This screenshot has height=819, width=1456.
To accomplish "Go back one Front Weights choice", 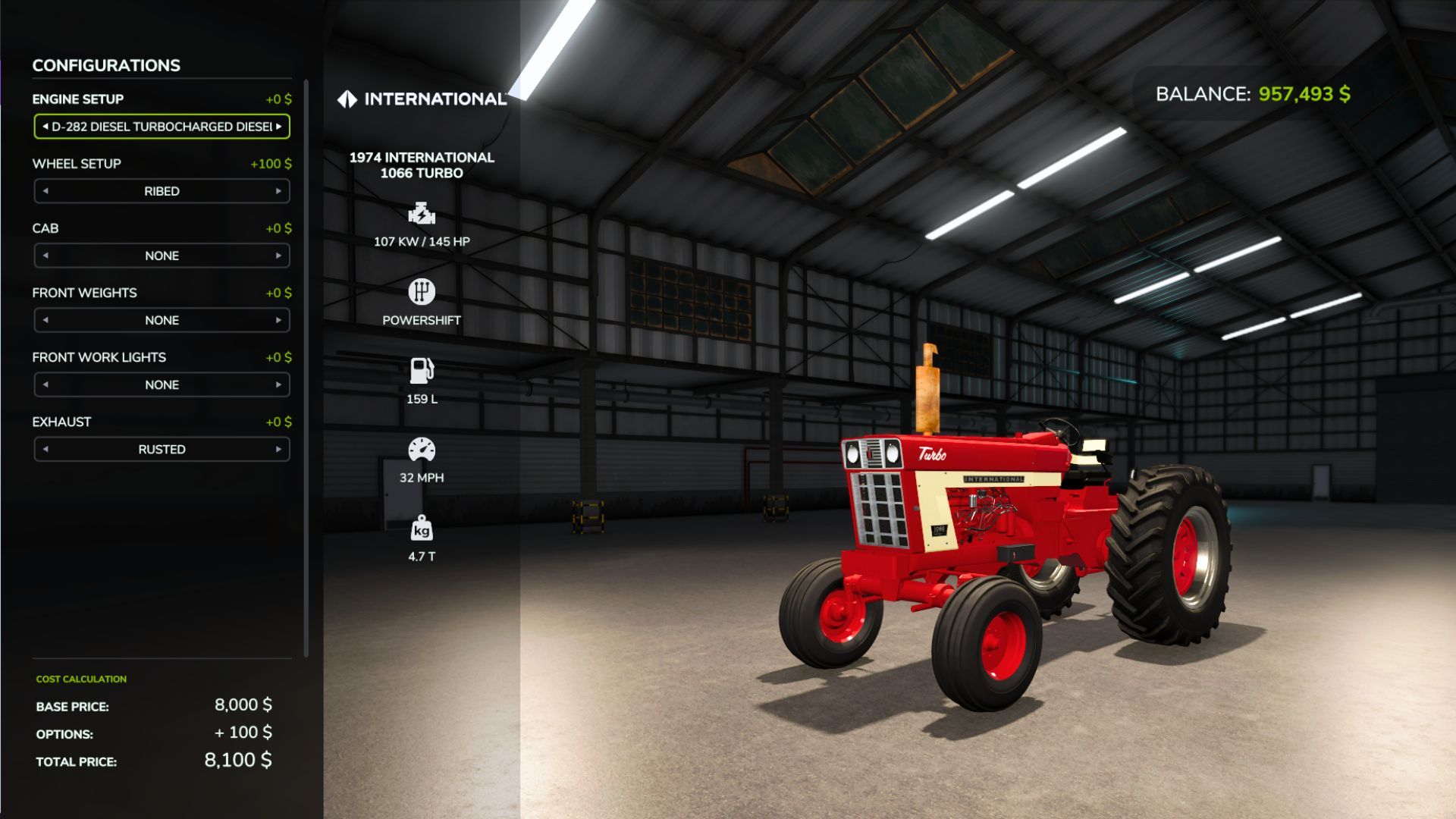I will click(45, 320).
